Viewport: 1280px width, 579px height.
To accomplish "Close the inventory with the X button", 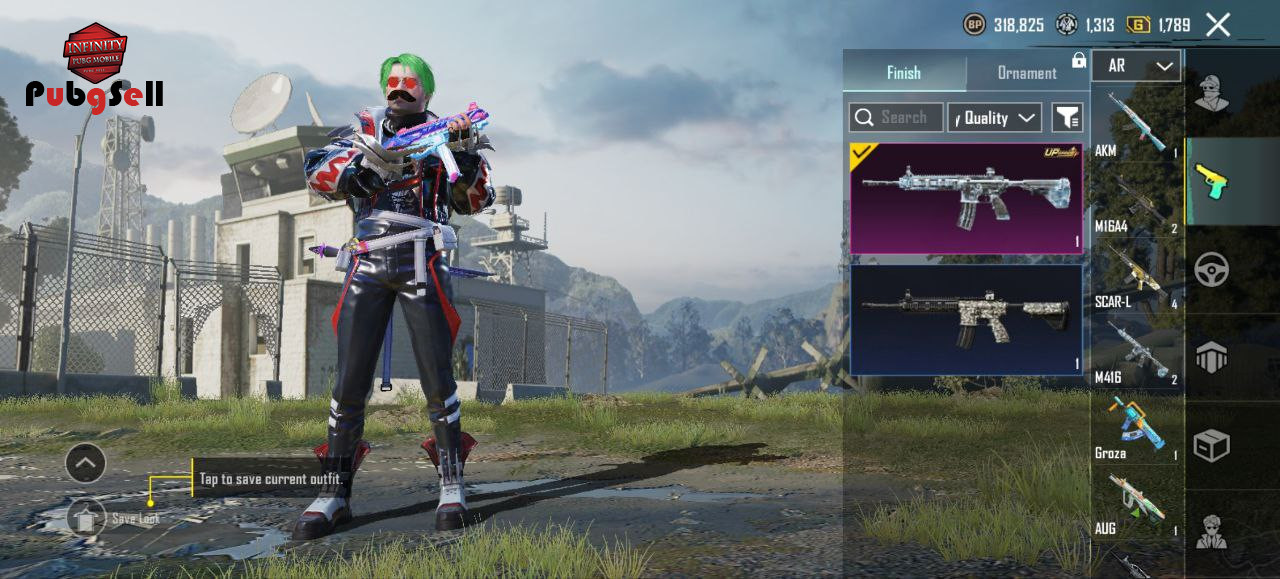I will click(1218, 25).
